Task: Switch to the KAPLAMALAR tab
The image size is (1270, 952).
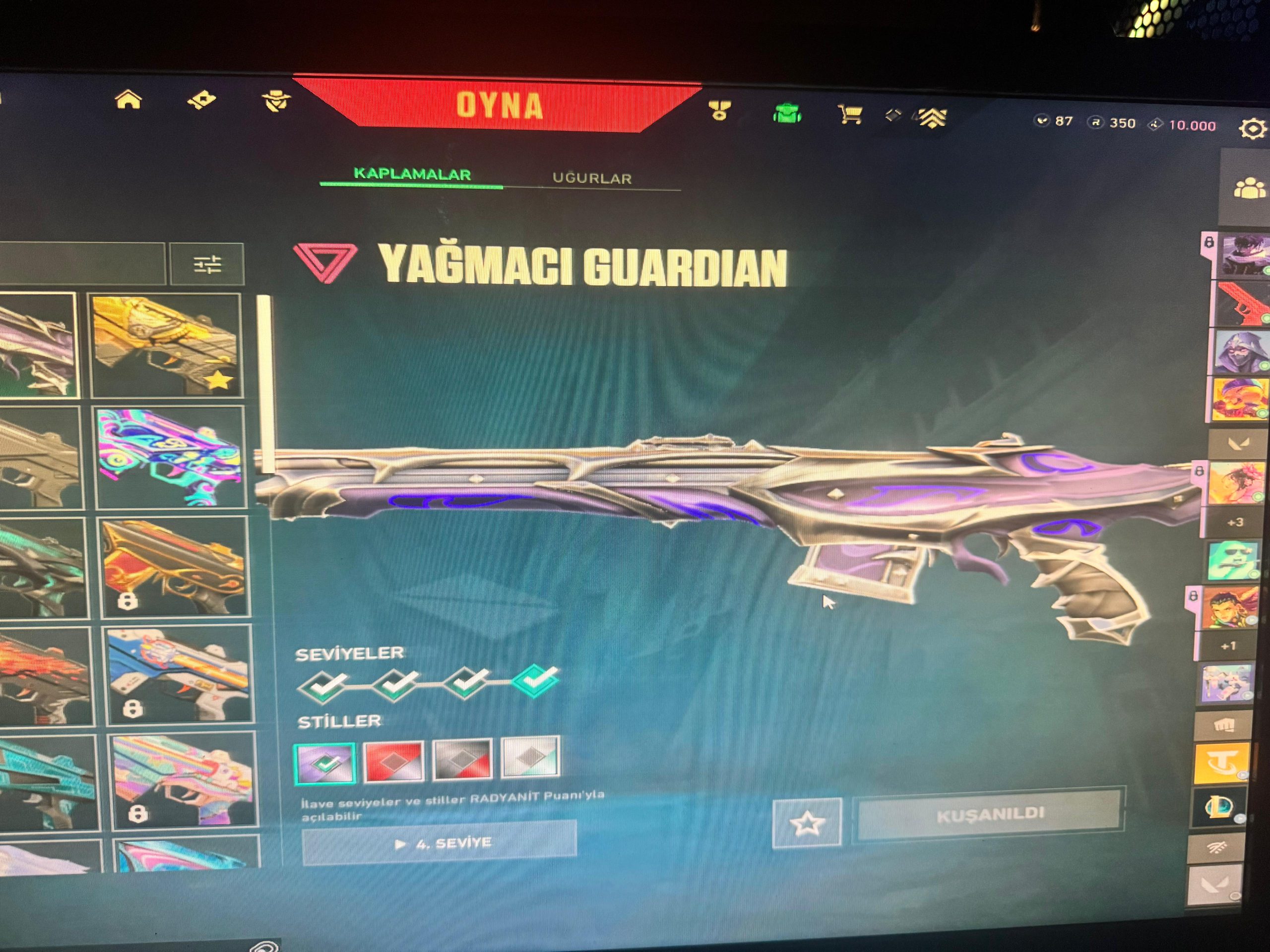Action: [412, 175]
